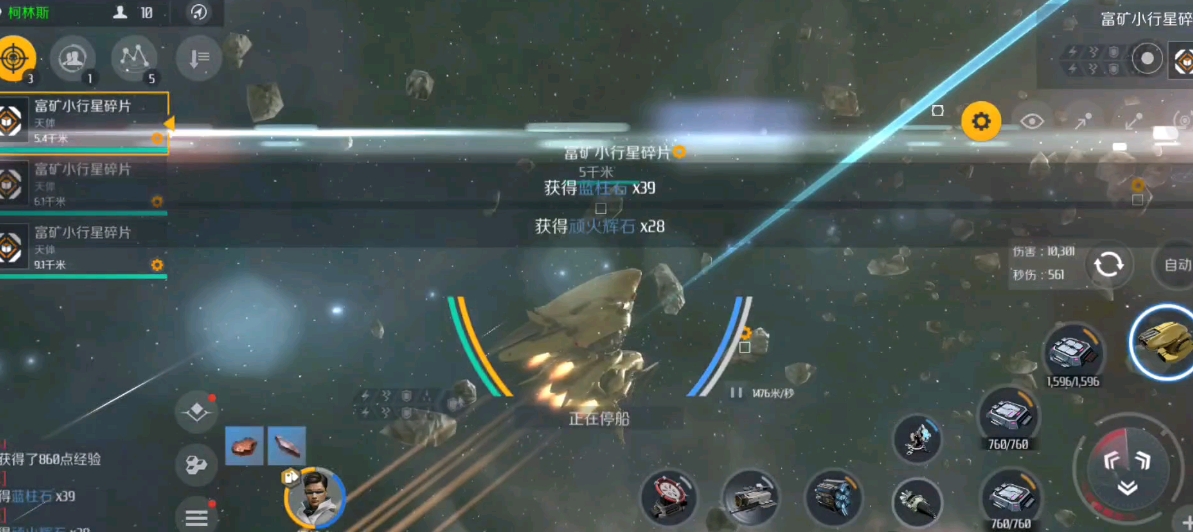The width and height of the screenshot is (1193, 532).
Task: Toggle the overview list sort button
Action: point(198,59)
